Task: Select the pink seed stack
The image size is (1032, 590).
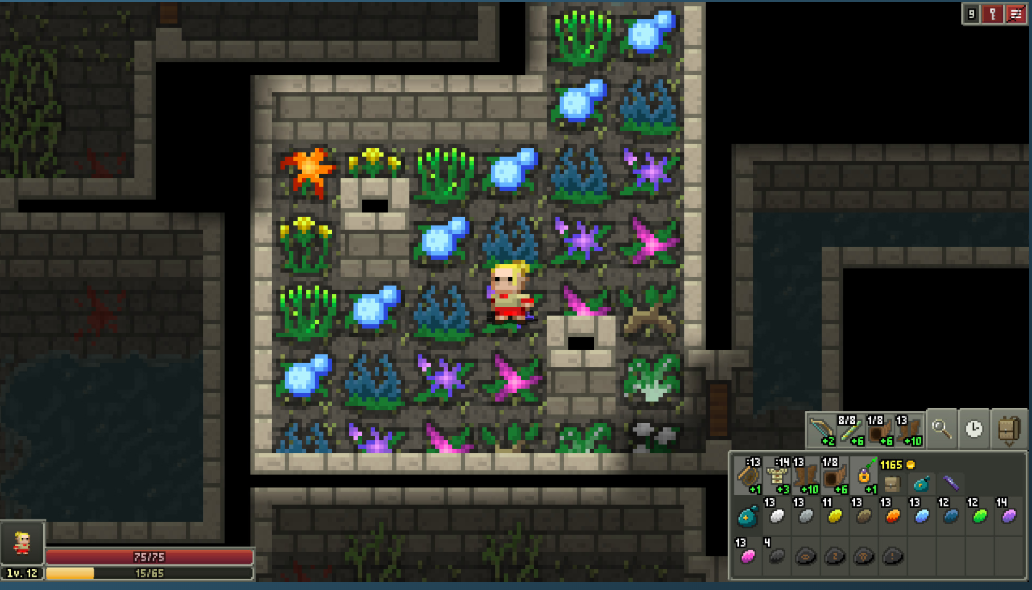Action: point(748,556)
